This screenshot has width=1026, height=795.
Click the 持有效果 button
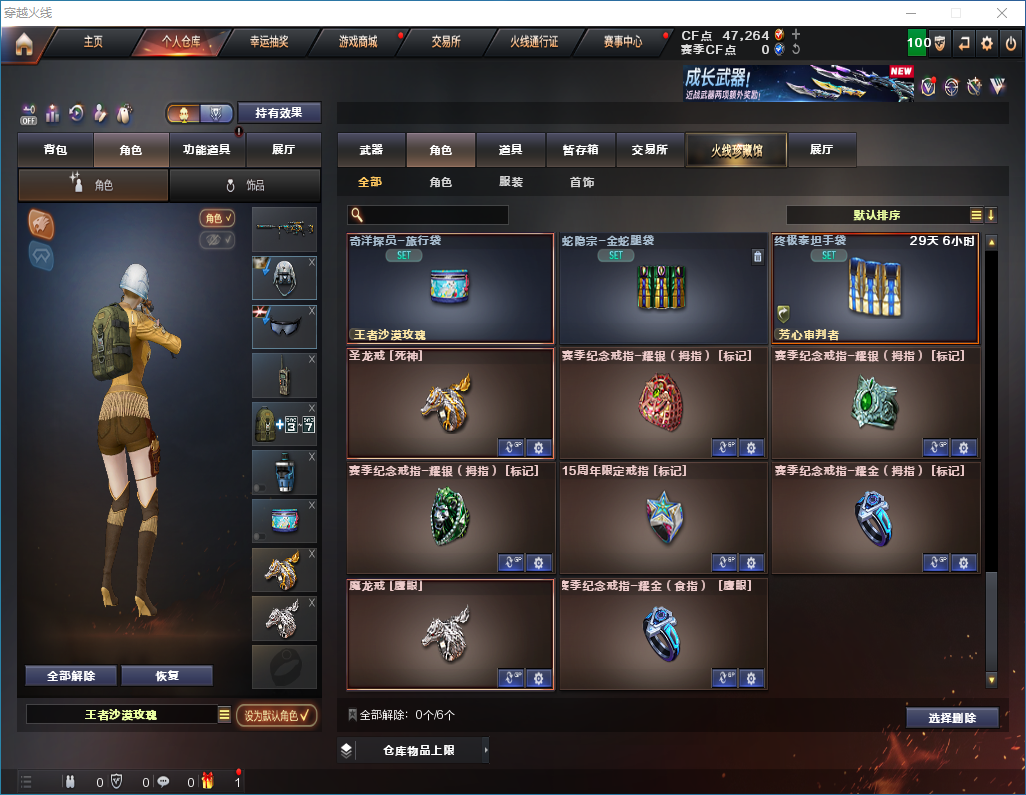pos(279,113)
